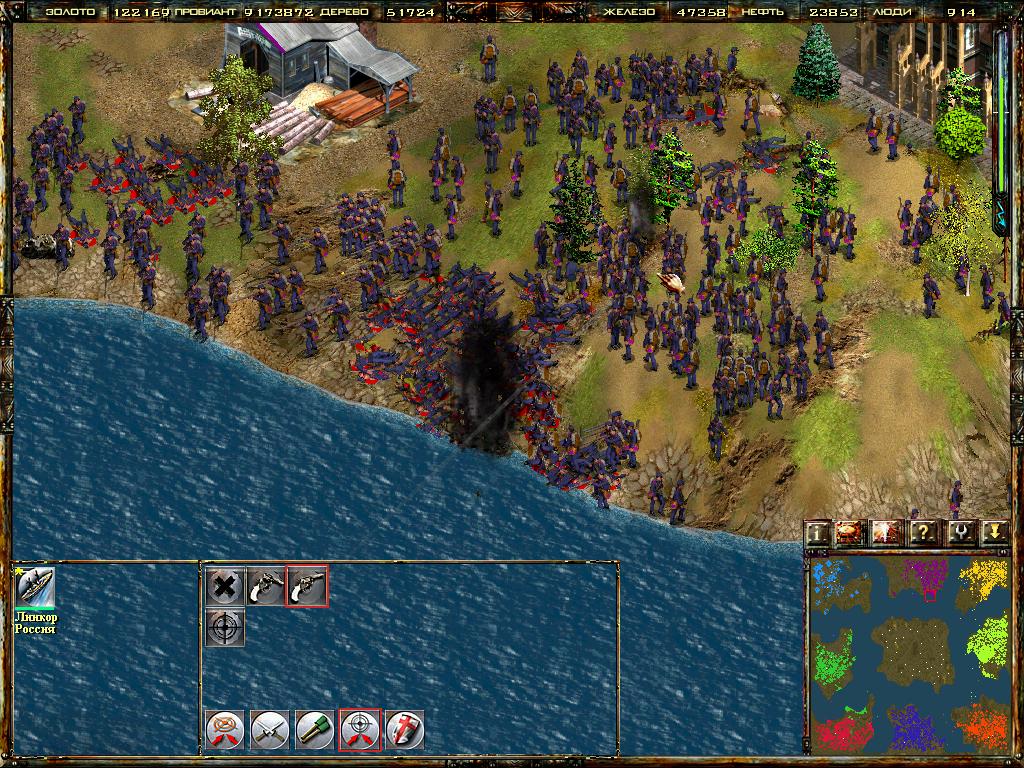The width and height of the screenshot is (1024, 768).
Task: Choose the red-bordered pistol icon
Action: tap(306, 587)
